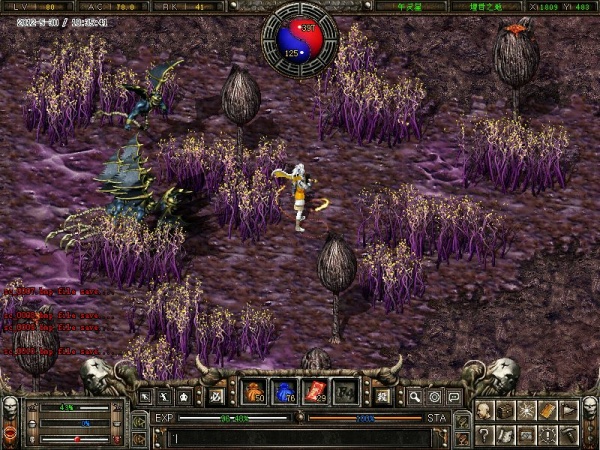This screenshot has width=600, height=450.
Task: Open the chat speech bubble button
Action: coord(454,397)
